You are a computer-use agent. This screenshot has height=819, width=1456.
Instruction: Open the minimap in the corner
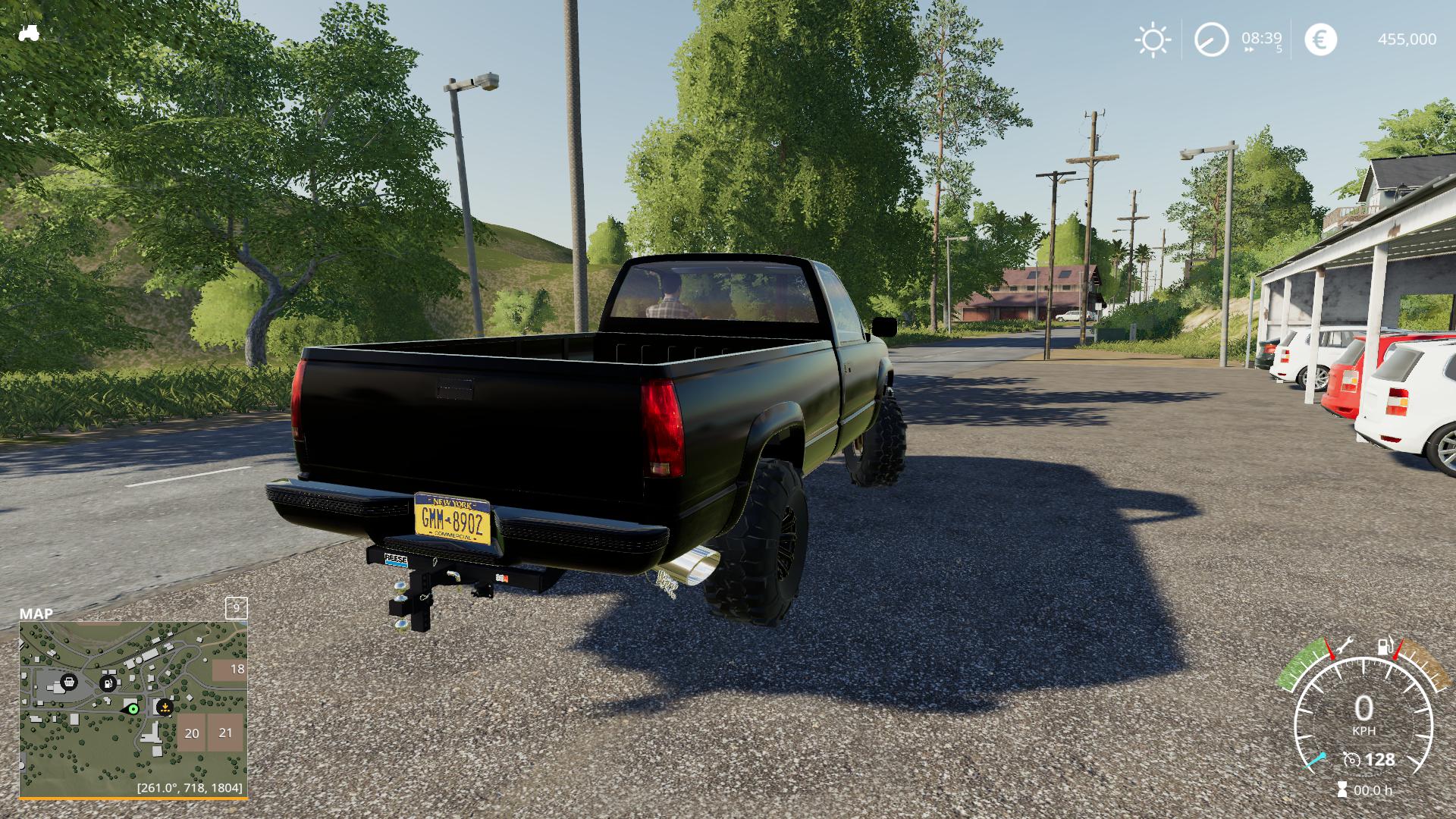[x=133, y=710]
